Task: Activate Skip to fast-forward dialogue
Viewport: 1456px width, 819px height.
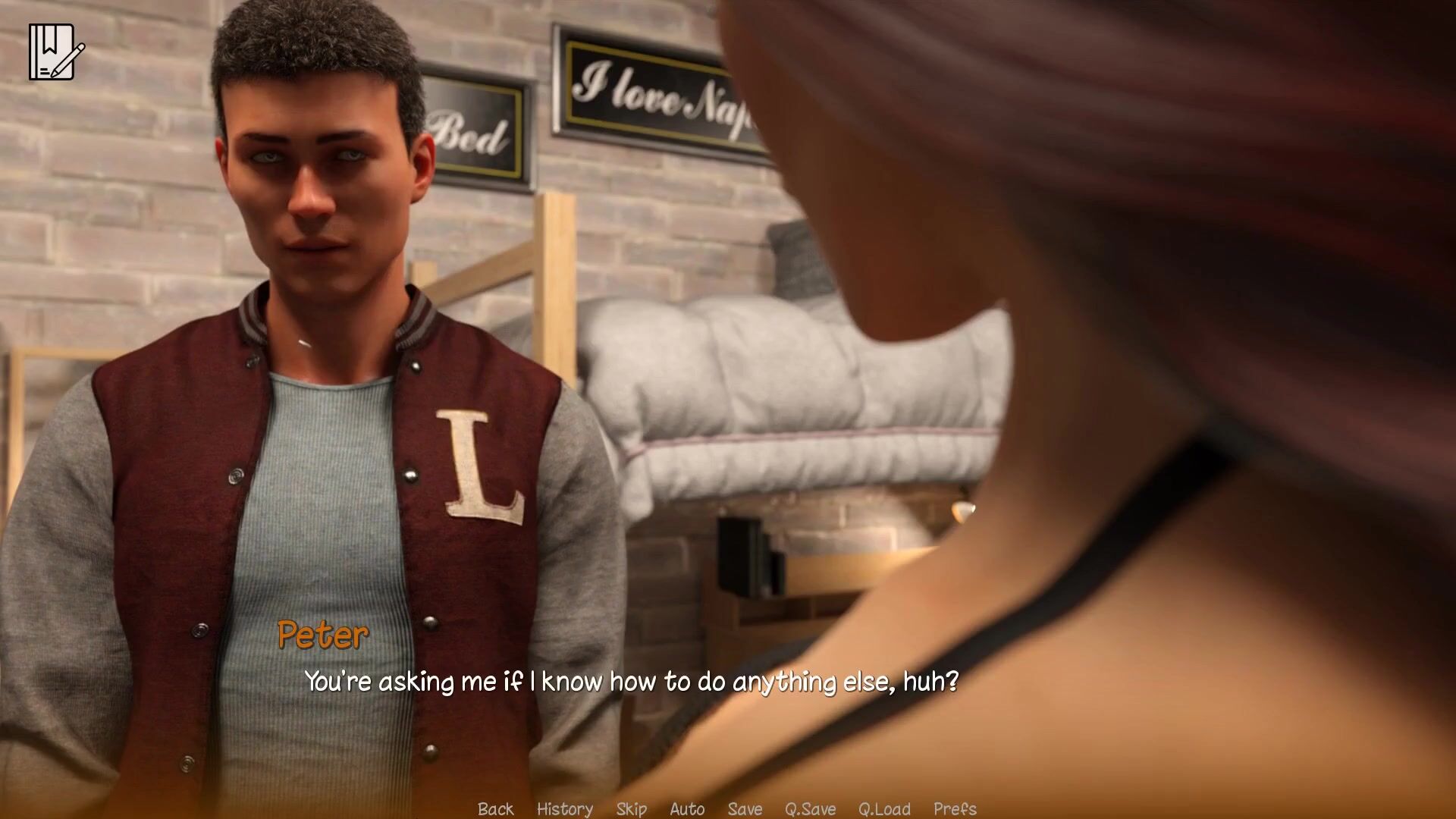Action: tap(631, 808)
